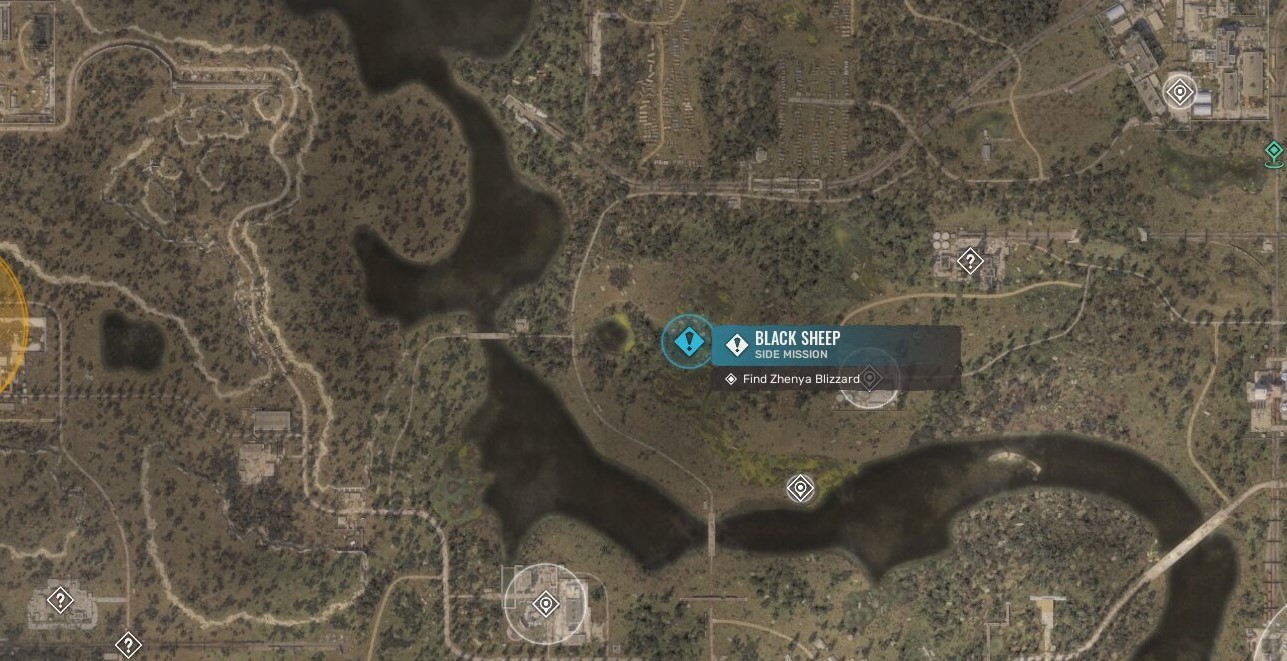Select the green map pin marker
The height and width of the screenshot is (661, 1287).
pos(1273,152)
